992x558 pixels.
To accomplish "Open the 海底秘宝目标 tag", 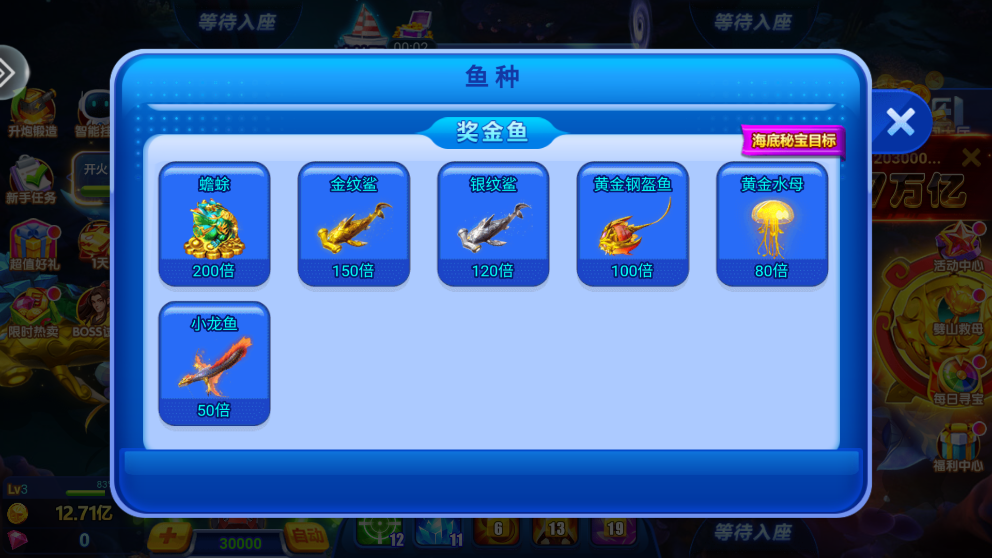I will click(794, 141).
